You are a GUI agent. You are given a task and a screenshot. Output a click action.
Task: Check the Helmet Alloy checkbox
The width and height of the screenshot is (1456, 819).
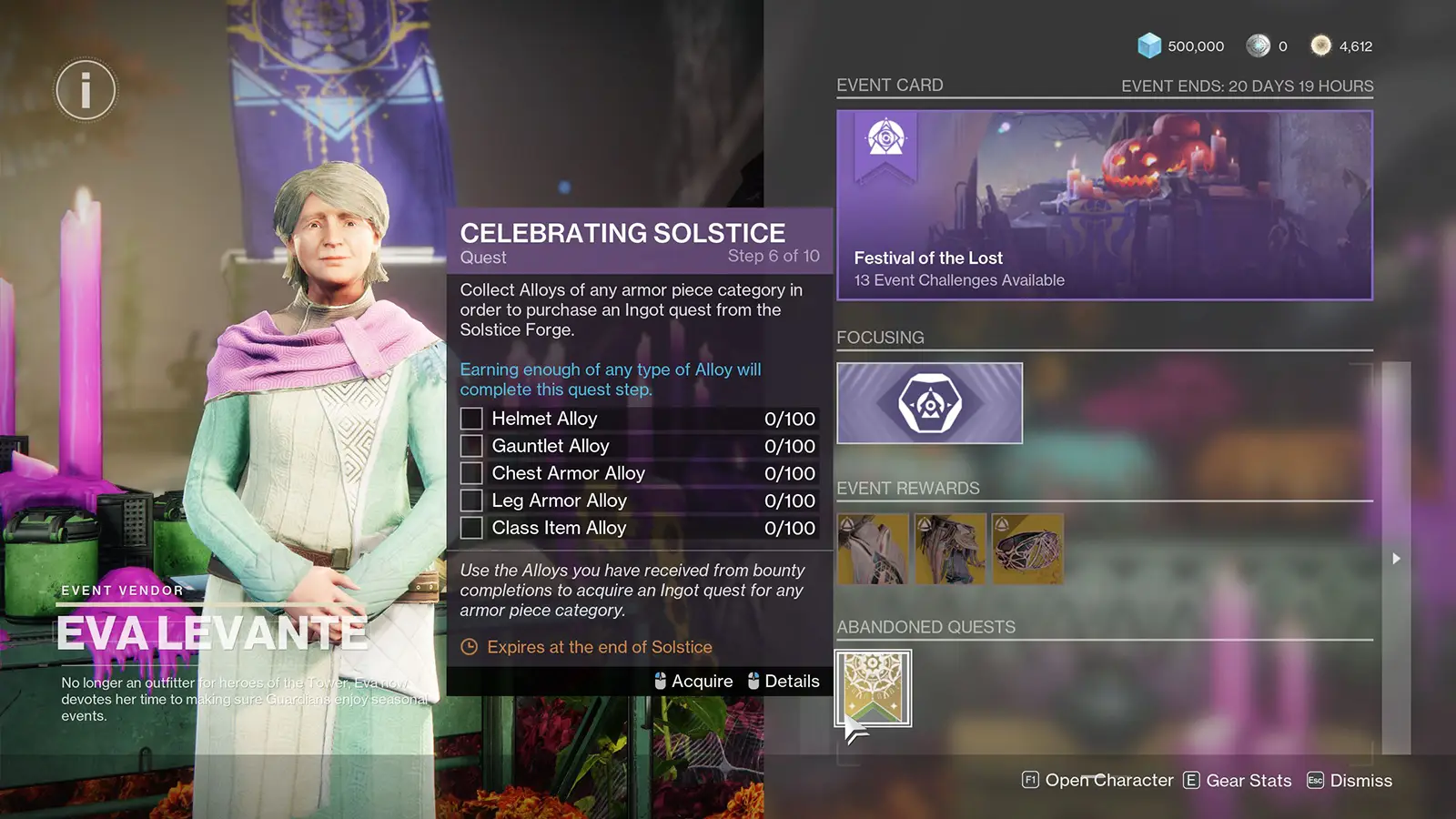pyautogui.click(x=471, y=418)
